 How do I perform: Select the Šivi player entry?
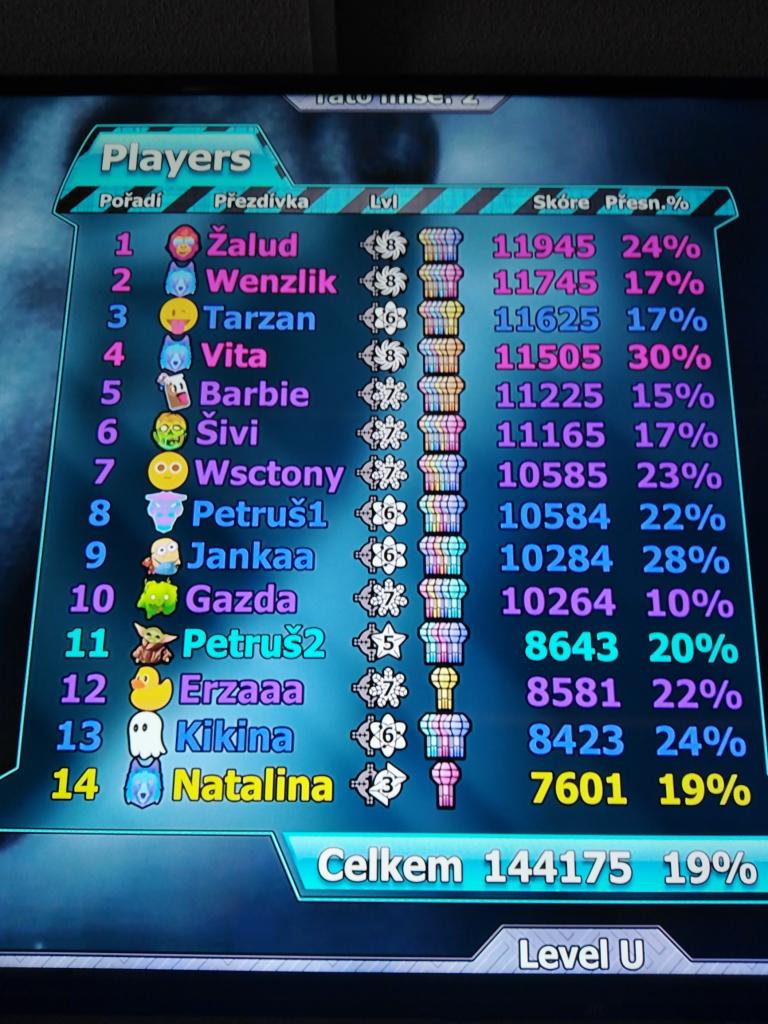coord(228,432)
